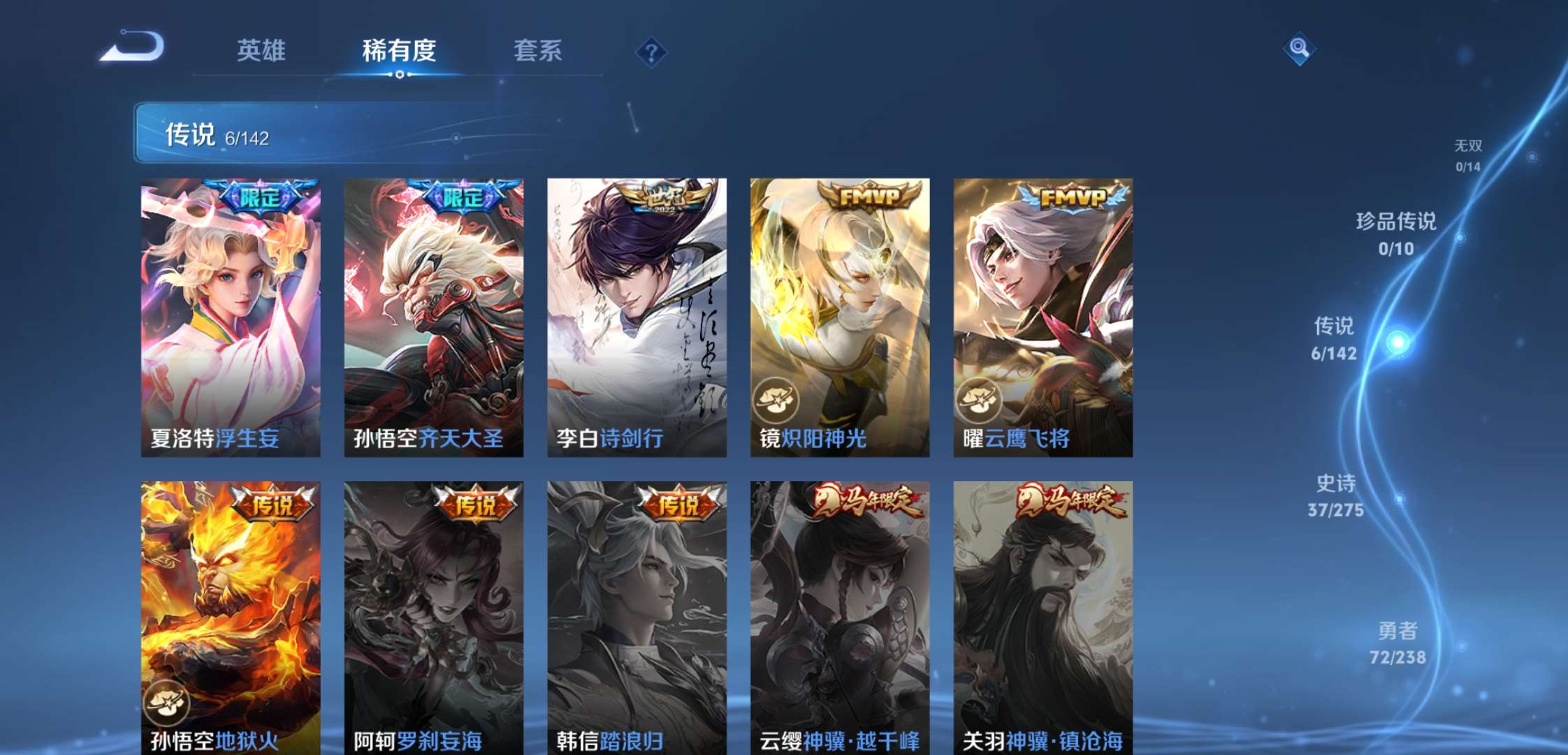Open the search magnifier icon
The height and width of the screenshot is (755, 1568).
point(1300,49)
